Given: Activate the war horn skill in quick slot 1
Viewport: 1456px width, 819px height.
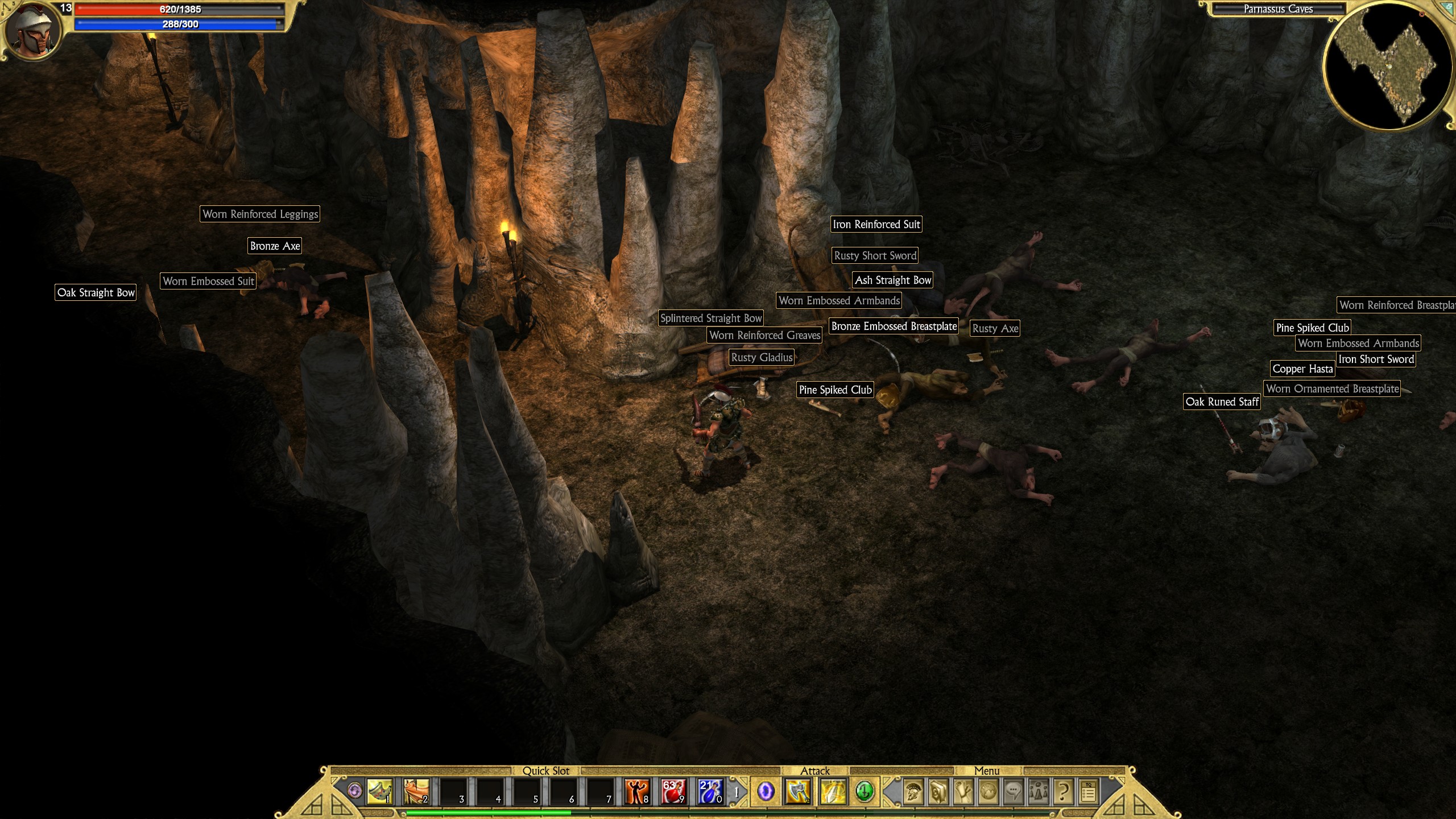Looking at the screenshot, I should [379, 791].
